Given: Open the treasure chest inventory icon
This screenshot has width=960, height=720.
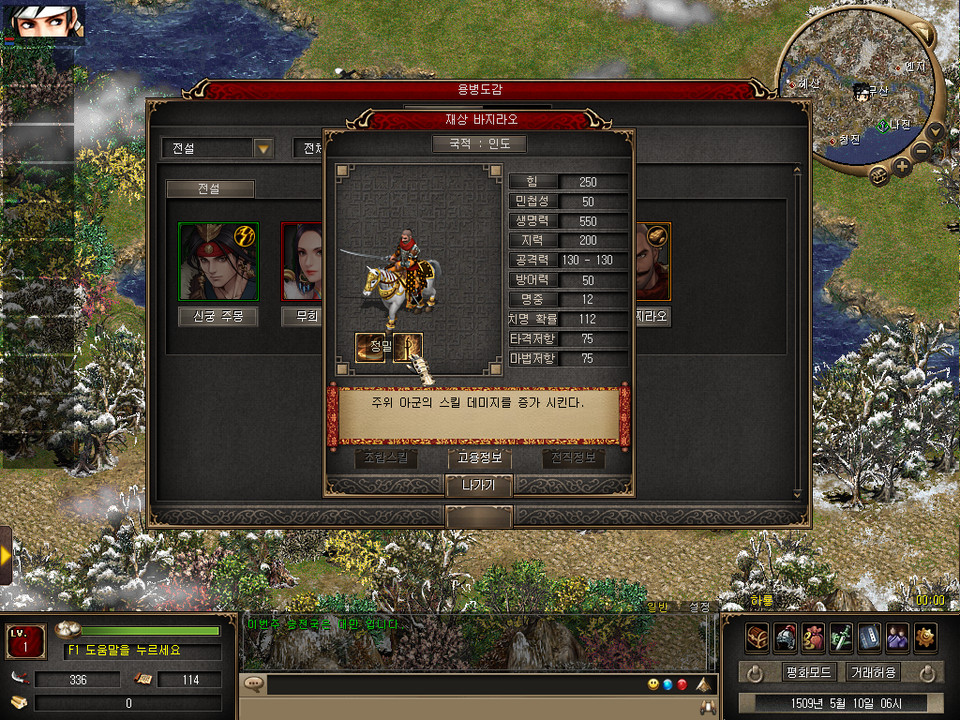Looking at the screenshot, I should 758,636.
